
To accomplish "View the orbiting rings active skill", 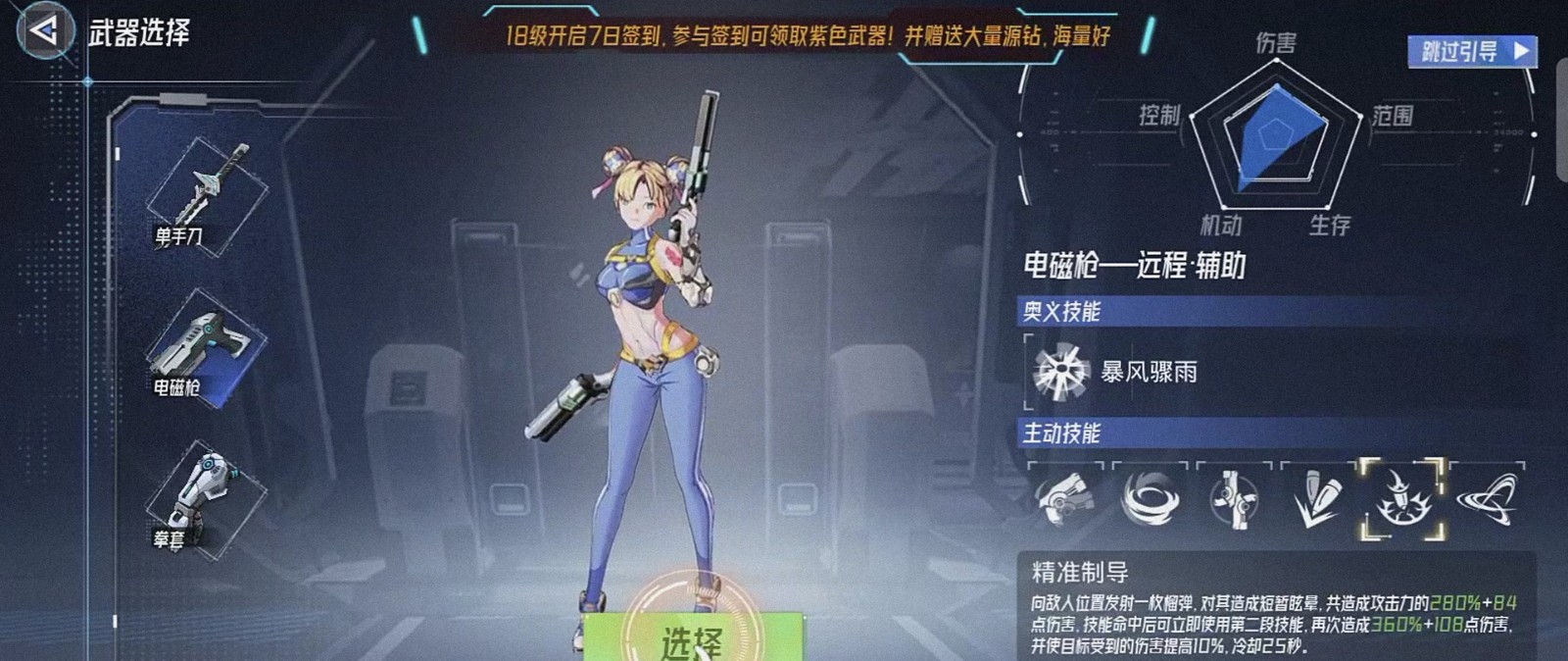I will [1487, 498].
